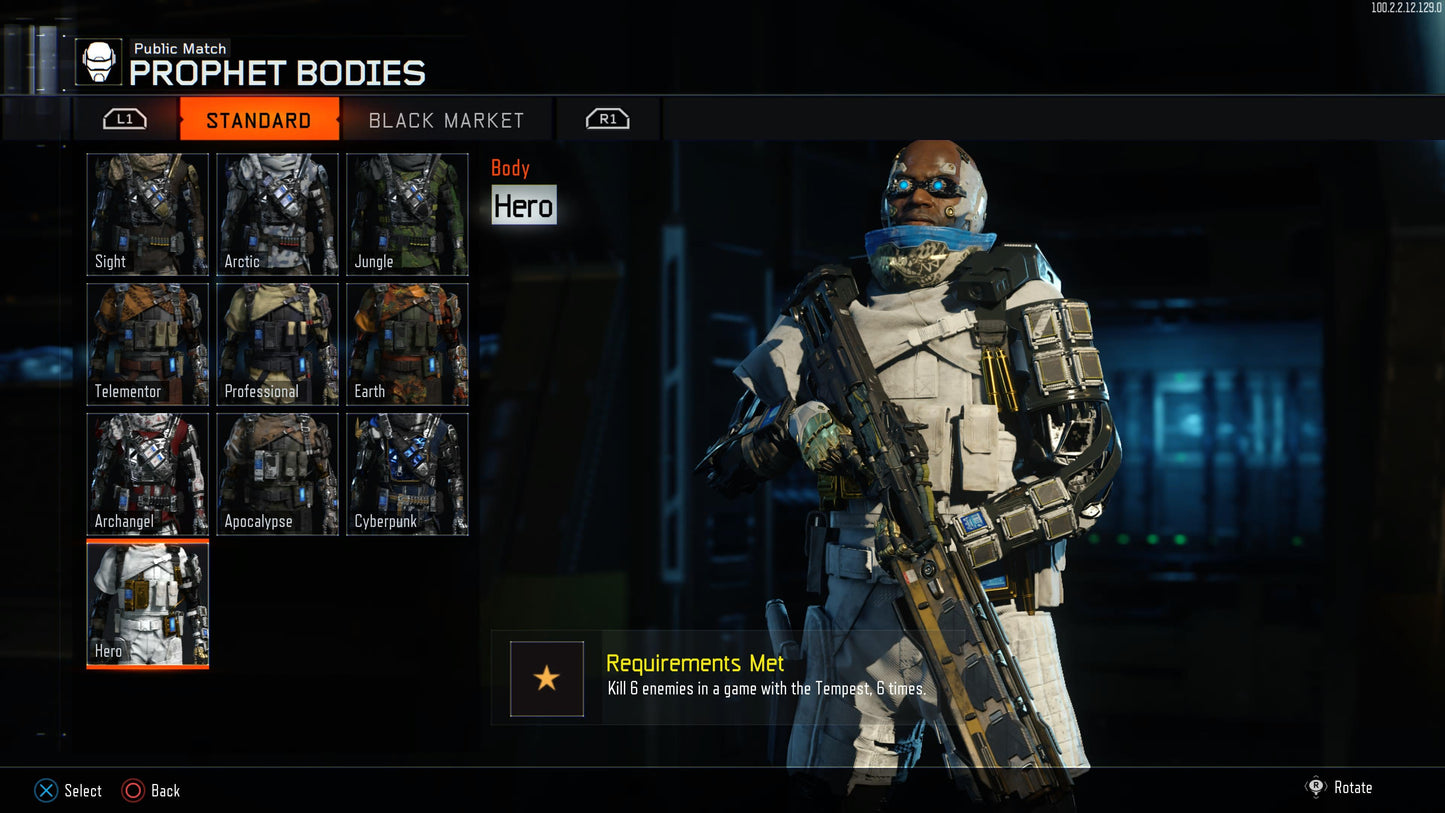Pick the Apocalypse body thumbnail

[278, 474]
